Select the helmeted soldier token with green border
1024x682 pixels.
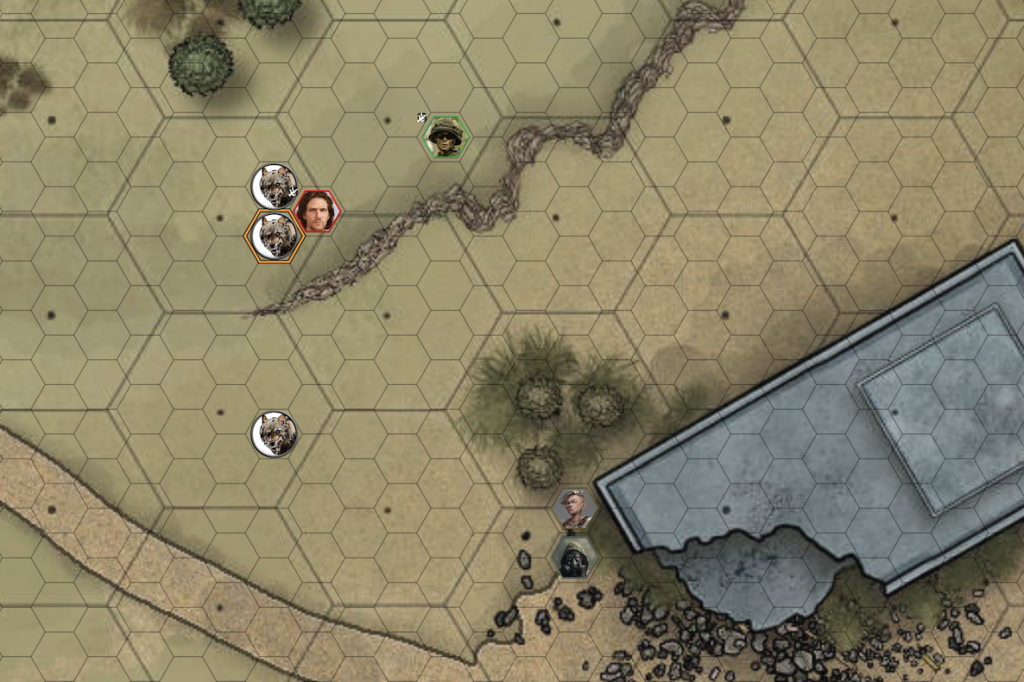[445, 137]
